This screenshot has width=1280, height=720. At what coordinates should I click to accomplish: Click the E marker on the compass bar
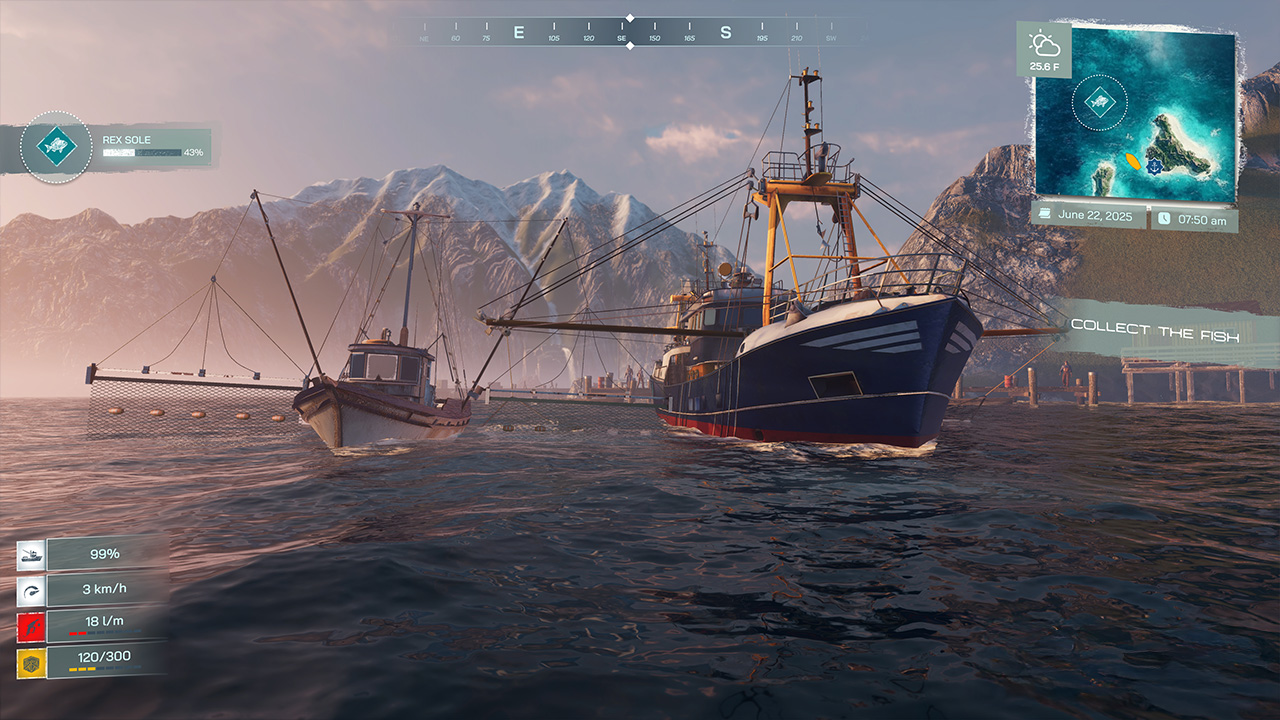[x=518, y=30]
